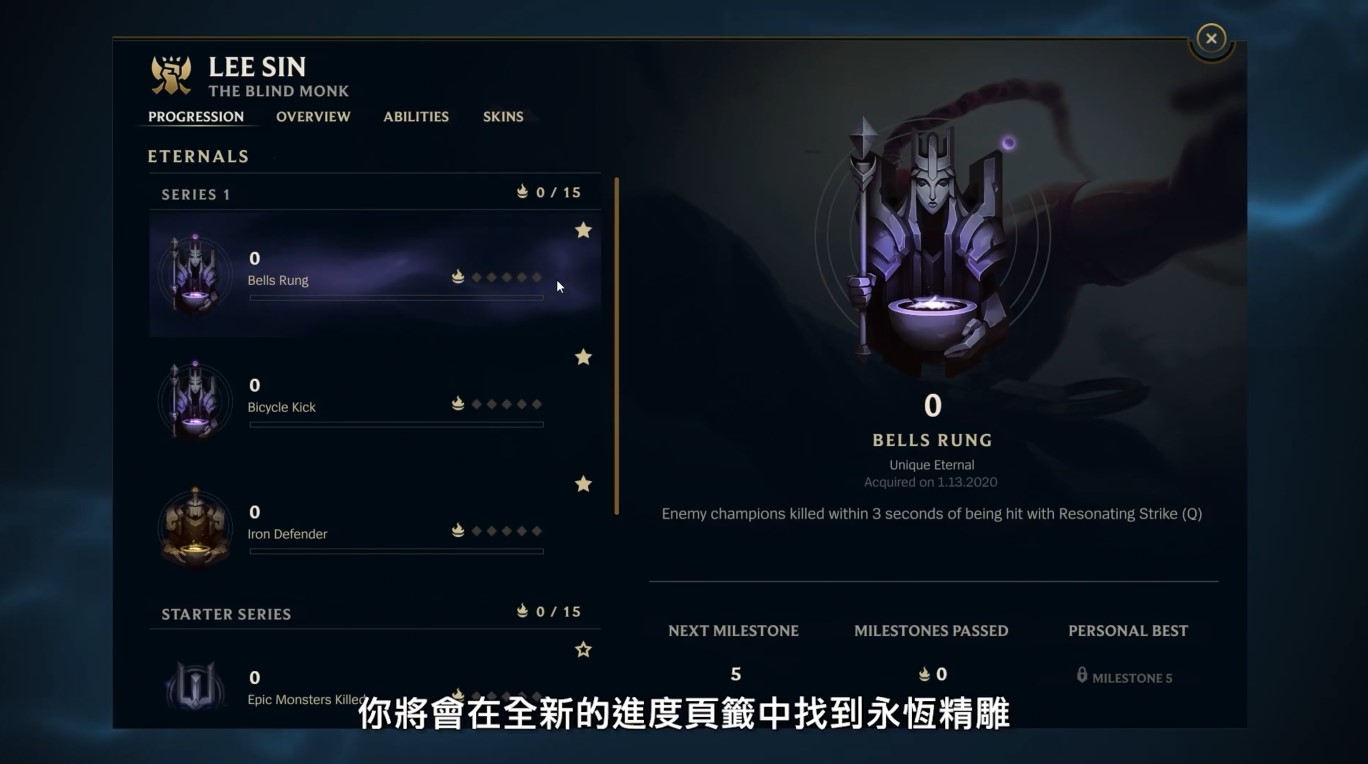The height and width of the screenshot is (764, 1368).
Task: Click the Epic Monsters Killed eternal icon
Action: (x=195, y=687)
